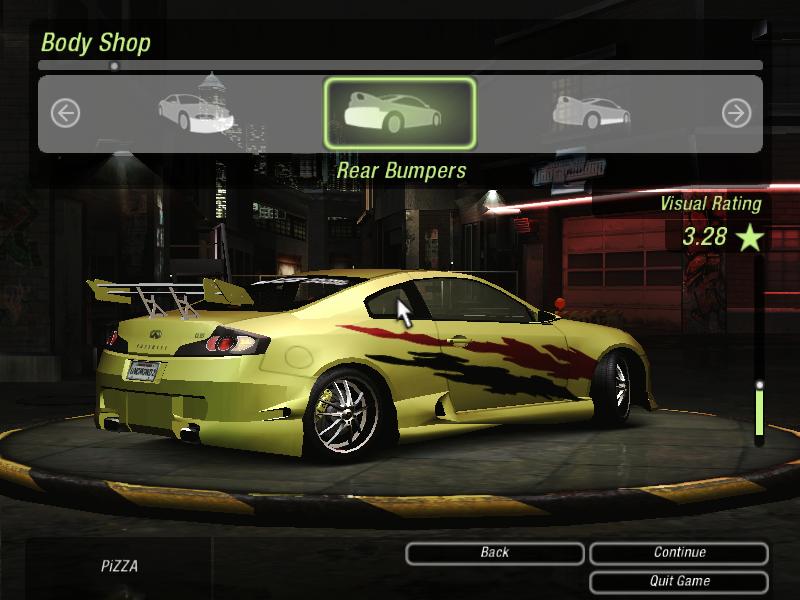Click the right arrow to browse next parts
This screenshot has height=600, width=800.
pos(736,113)
